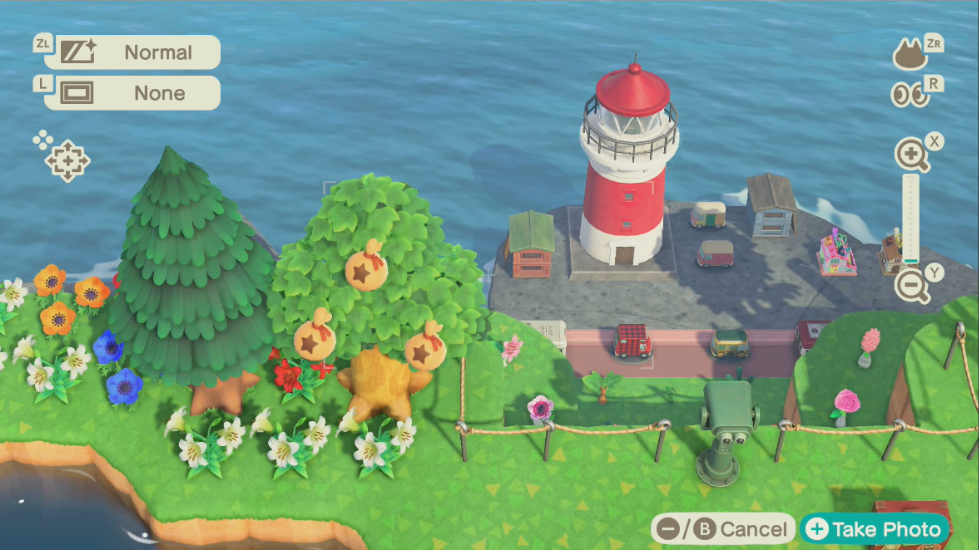Viewport: 979px width, 550px height.
Task: Take Photo with the teal button
Action: tap(875, 529)
